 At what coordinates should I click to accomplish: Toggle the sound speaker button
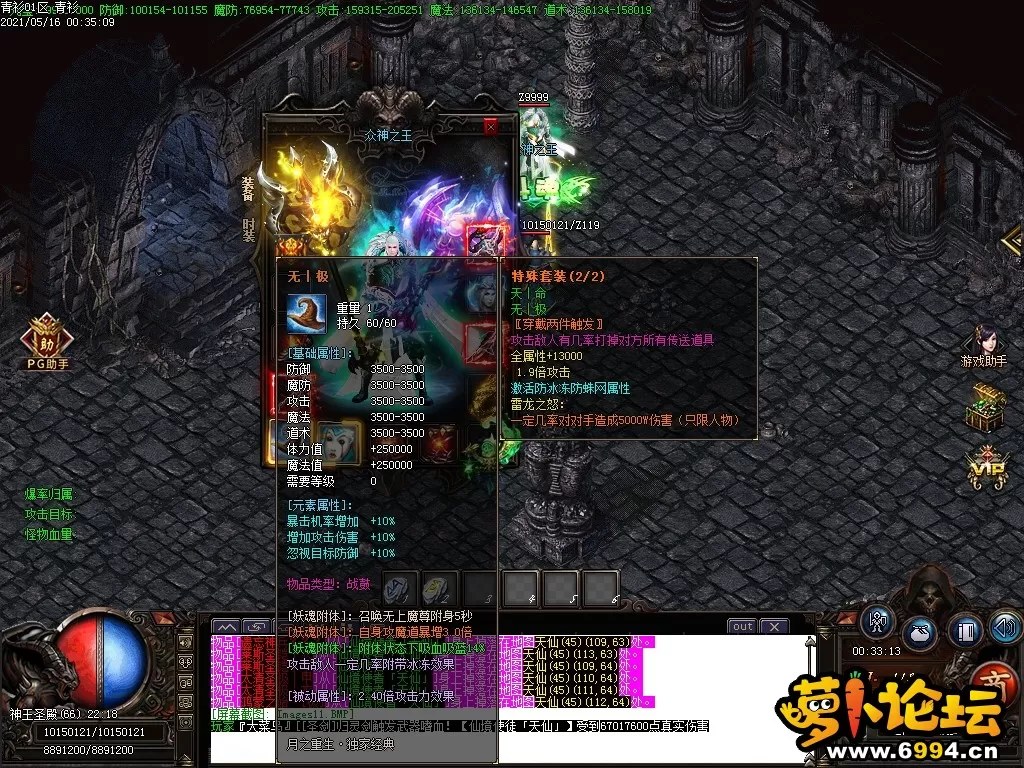coord(1005,628)
